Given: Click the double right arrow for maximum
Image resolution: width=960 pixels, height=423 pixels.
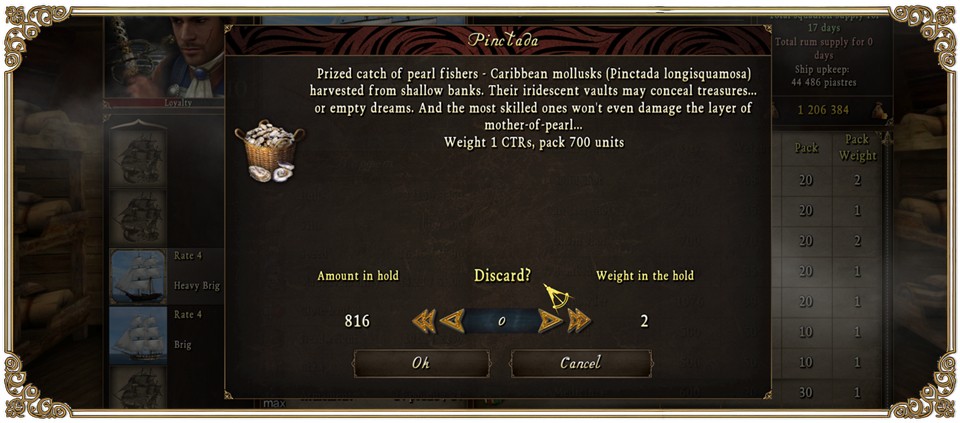Looking at the screenshot, I should pyautogui.click(x=580, y=321).
